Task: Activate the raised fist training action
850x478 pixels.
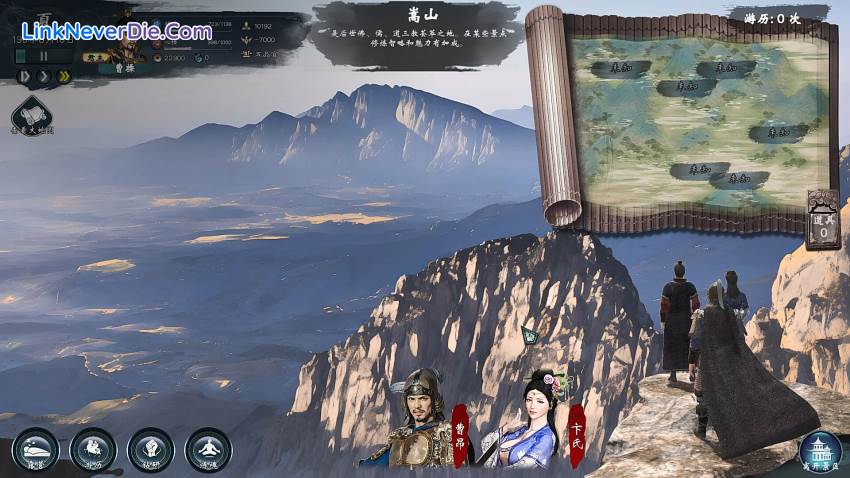Action: [x=151, y=447]
